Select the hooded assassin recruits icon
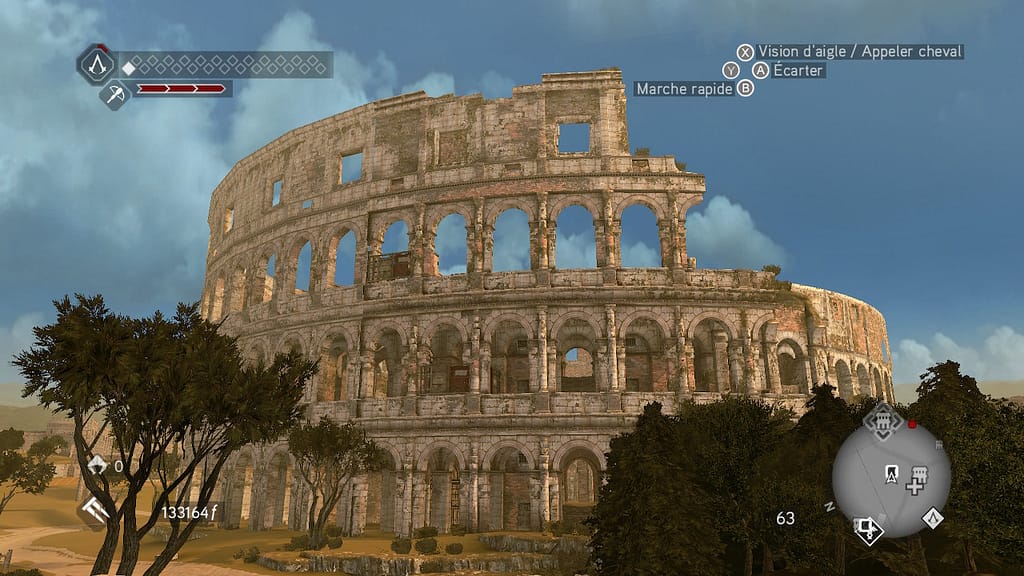 pos(97,465)
